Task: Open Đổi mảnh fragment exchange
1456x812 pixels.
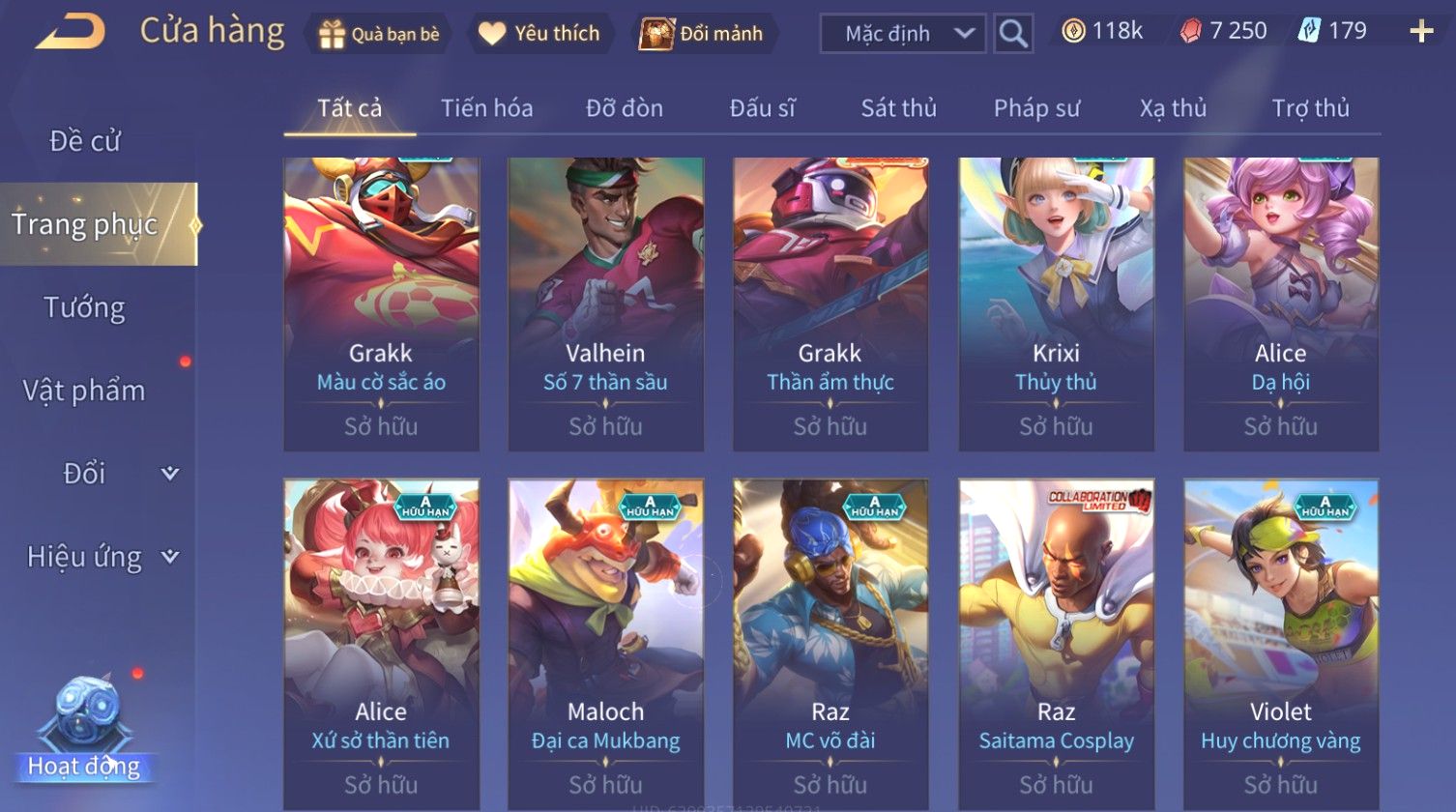Action: coord(703,34)
